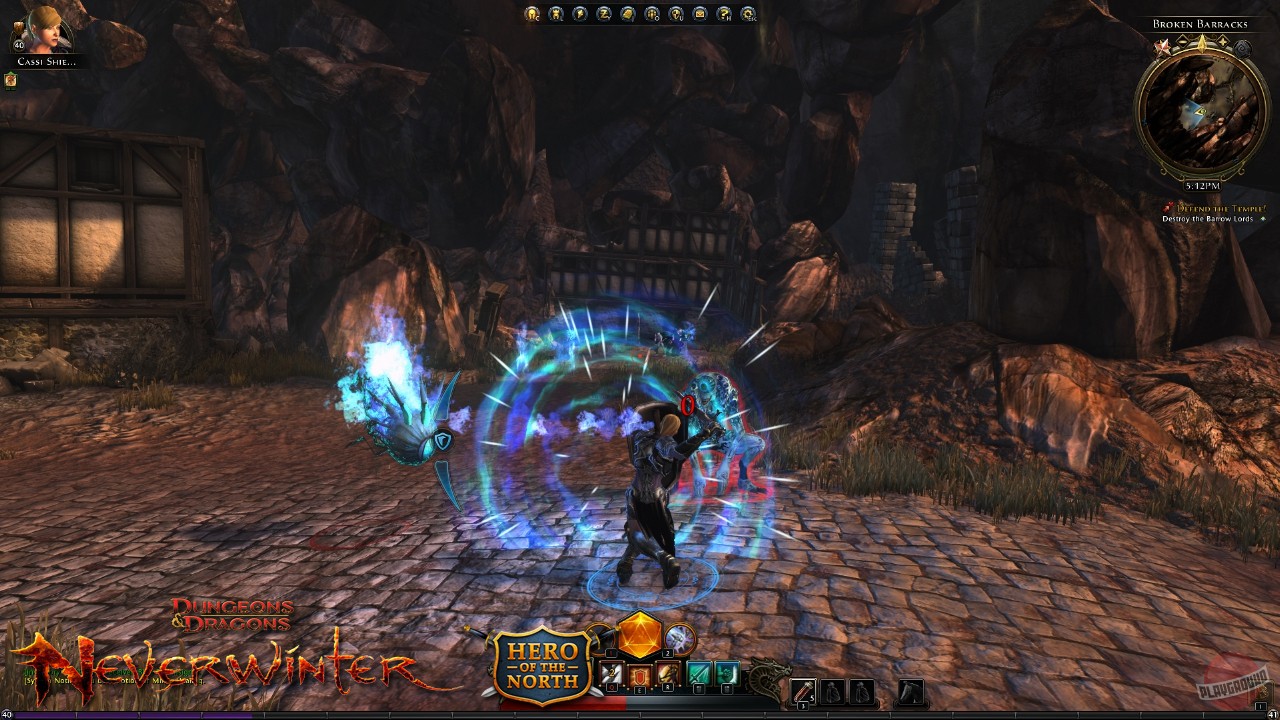Click the glowing d20 action point indicator
The width and height of the screenshot is (1280, 720).
coord(640,637)
